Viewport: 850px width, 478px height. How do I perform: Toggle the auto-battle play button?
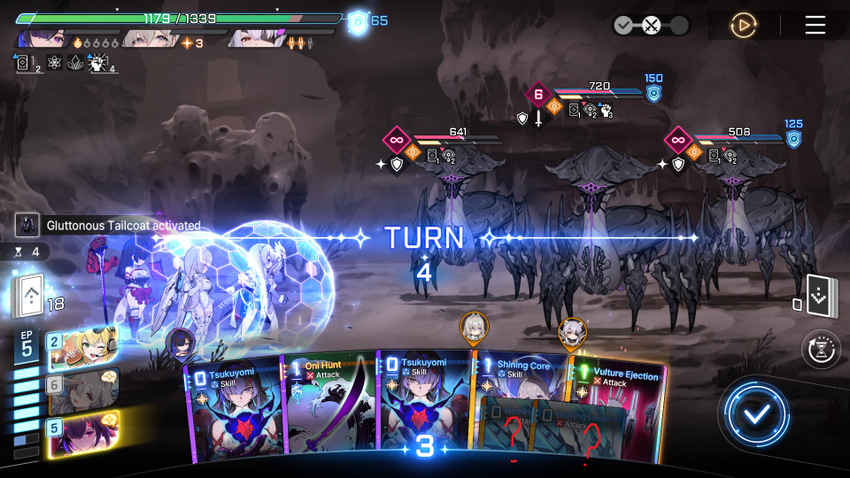743,25
